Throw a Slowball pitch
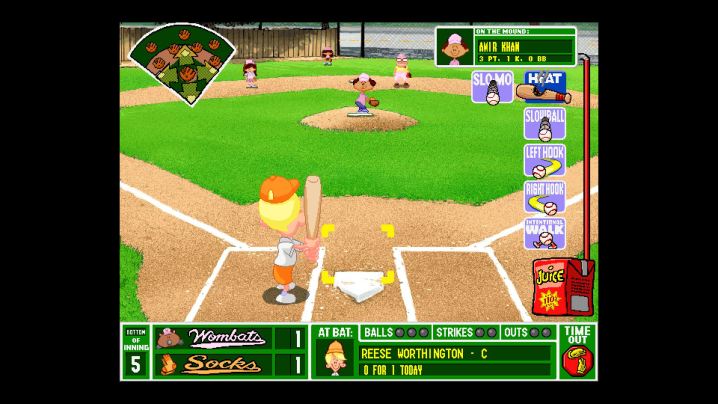The image size is (718, 404). [x=544, y=124]
